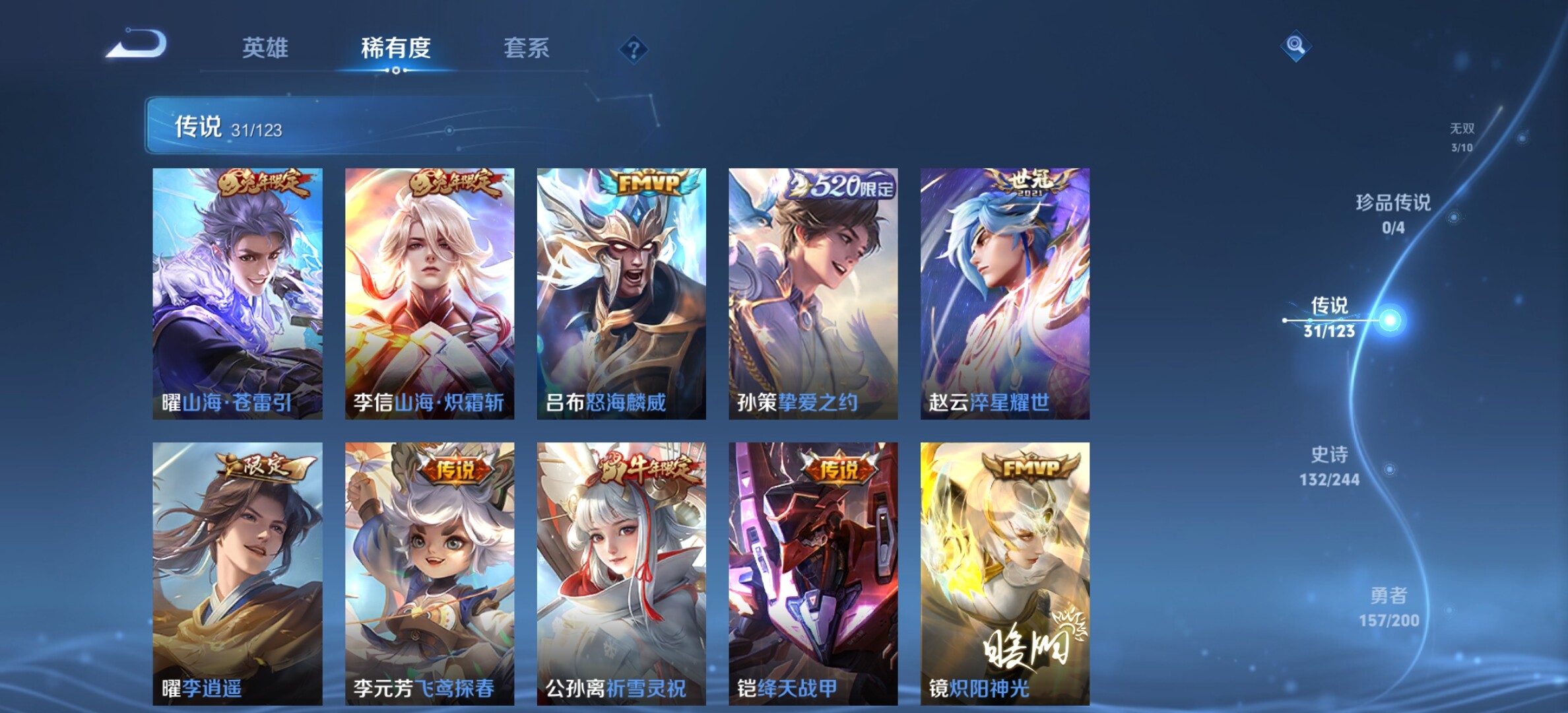Image resolution: width=1568 pixels, height=713 pixels.
Task: Go back using the return arrow
Action: click(x=137, y=45)
